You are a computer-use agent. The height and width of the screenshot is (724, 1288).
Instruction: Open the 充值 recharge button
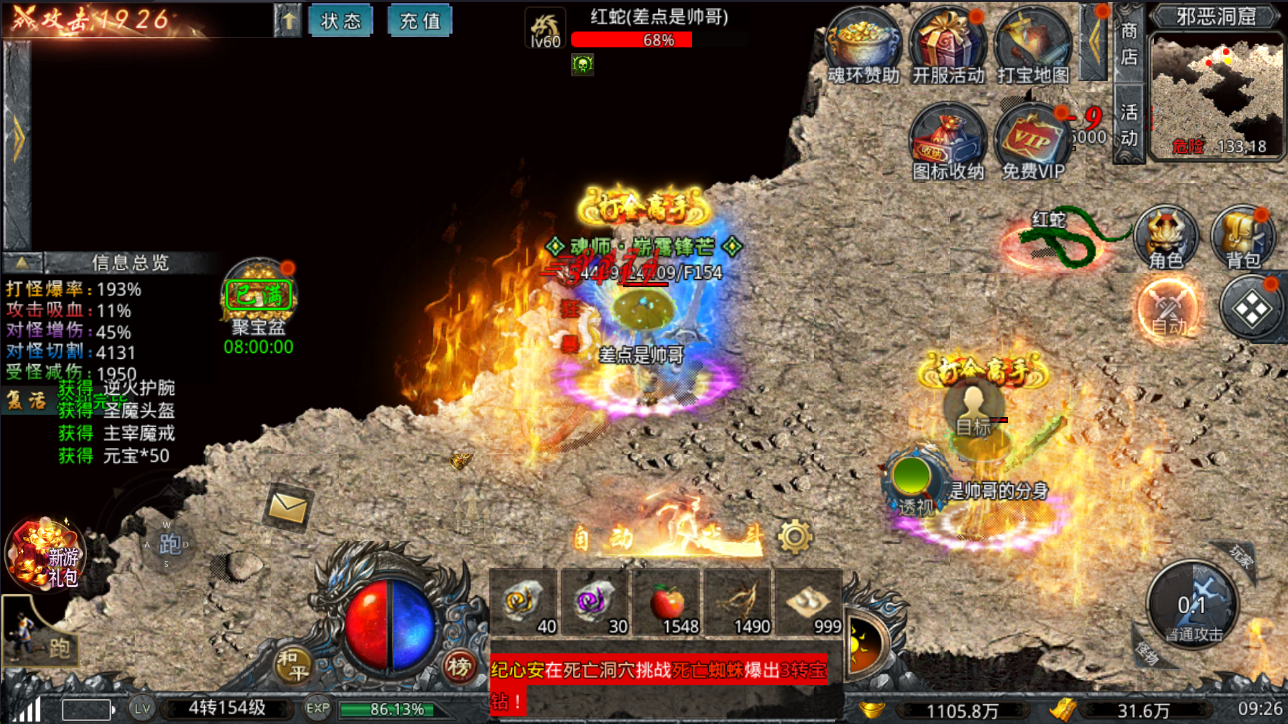419,21
